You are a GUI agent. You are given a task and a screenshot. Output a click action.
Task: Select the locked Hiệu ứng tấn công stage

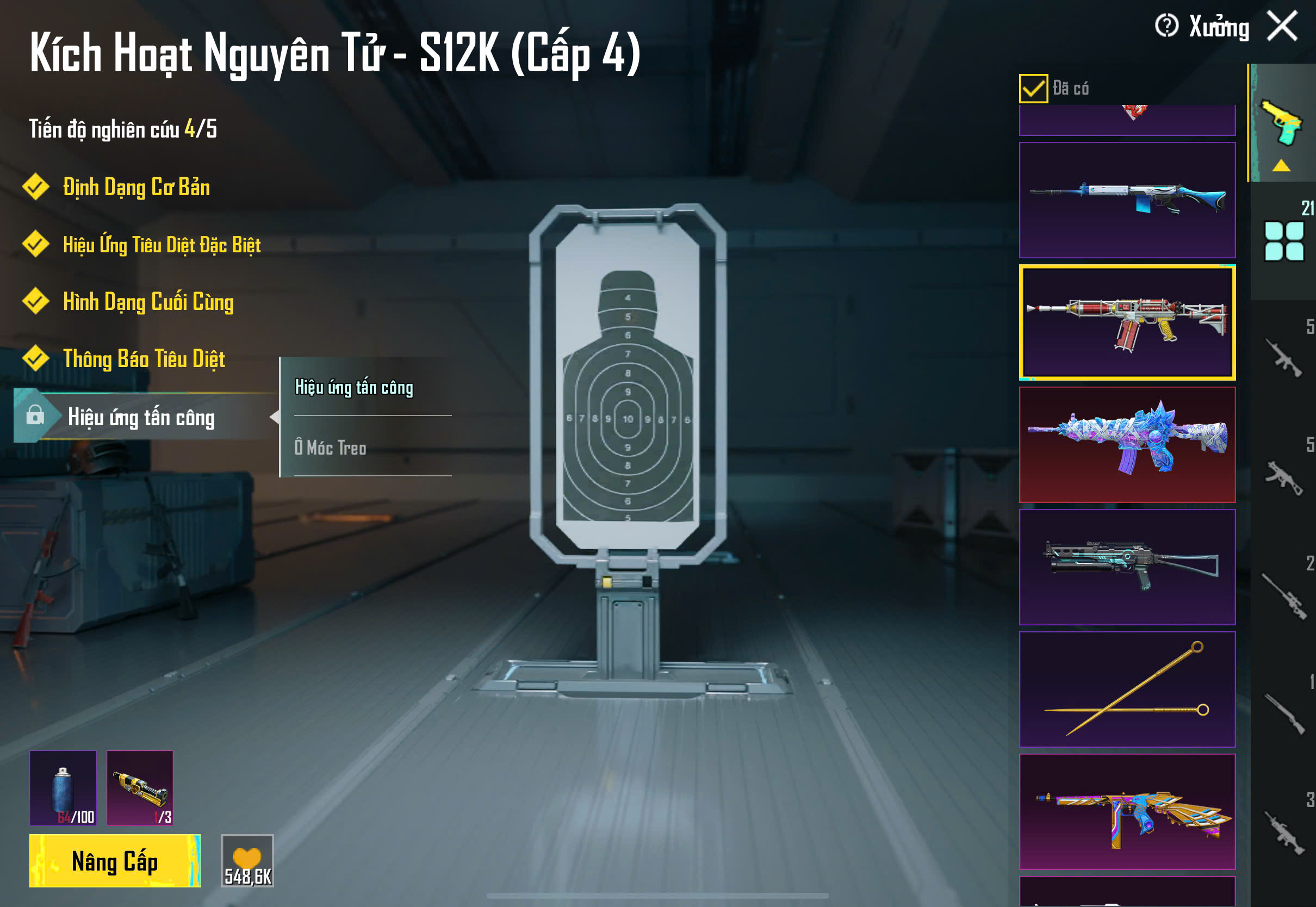click(x=141, y=418)
